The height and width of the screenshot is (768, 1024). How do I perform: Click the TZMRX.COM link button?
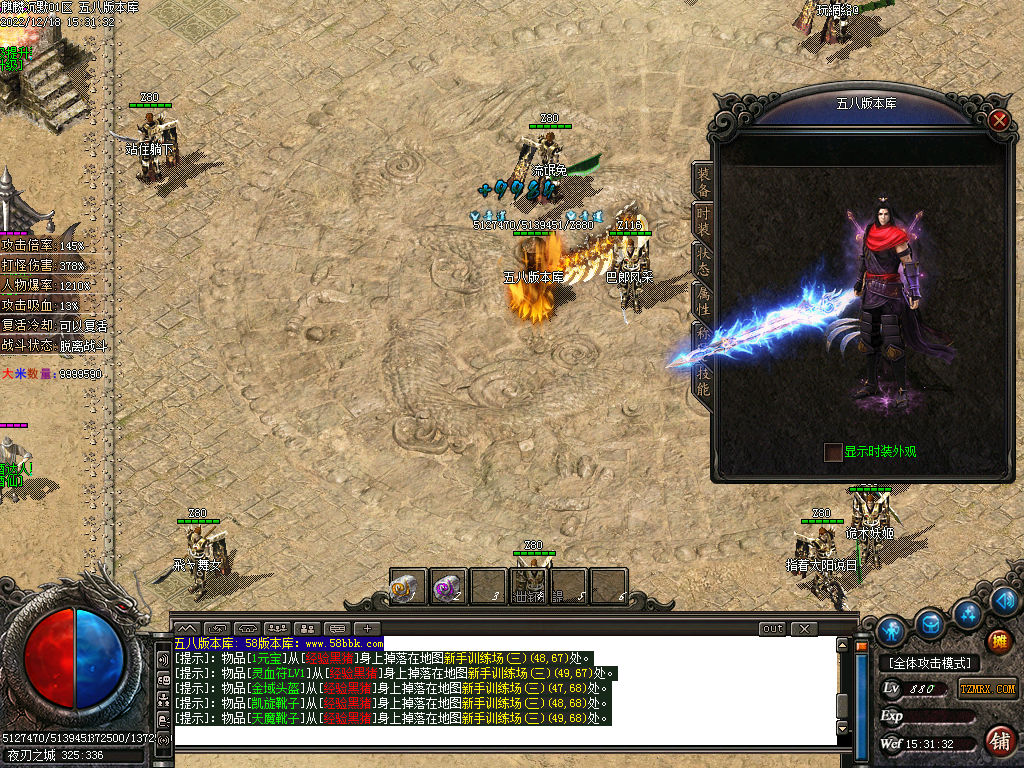pyautogui.click(x=988, y=689)
